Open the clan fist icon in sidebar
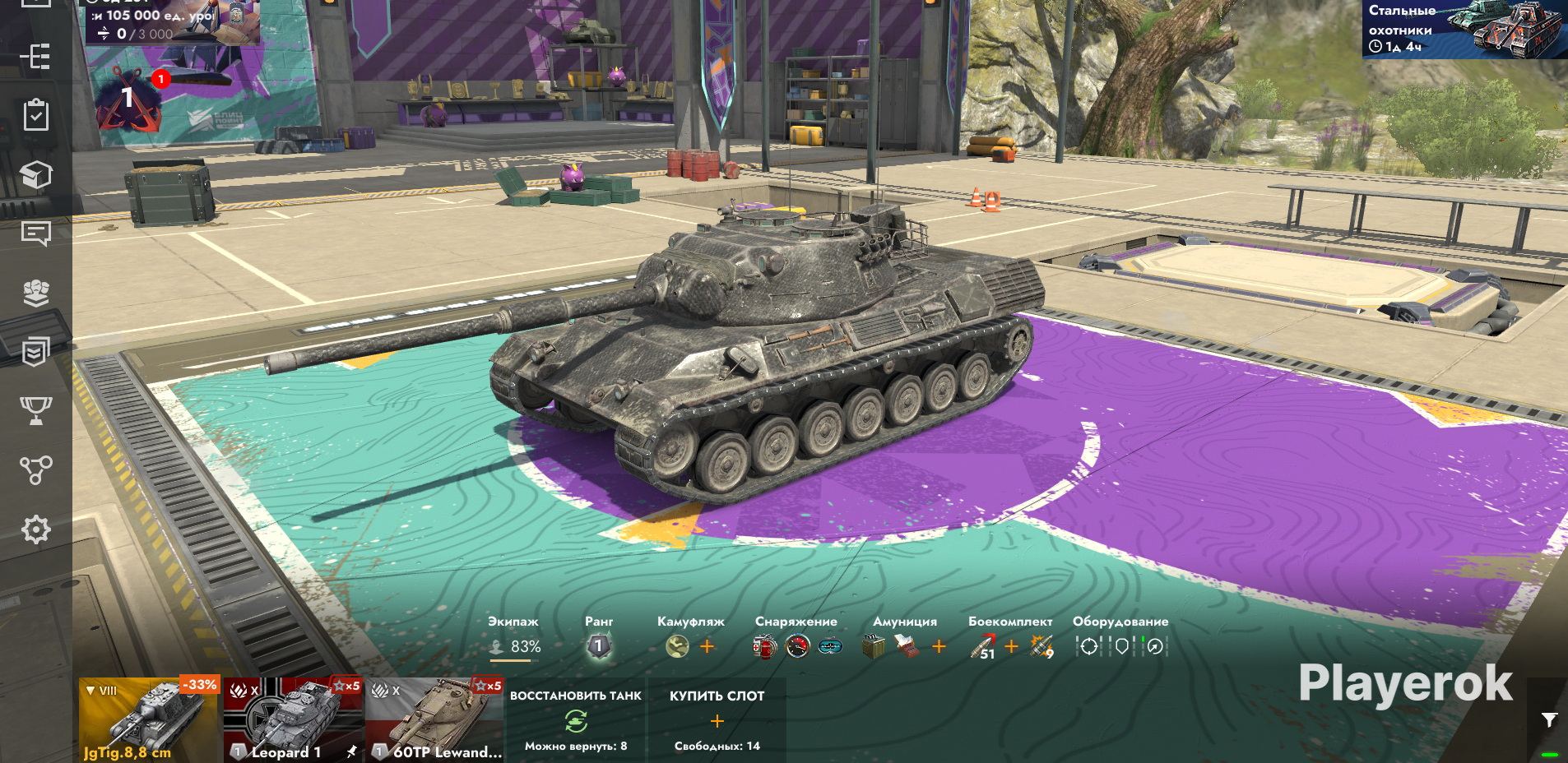Viewport: 1568px width, 763px height. tap(35, 293)
